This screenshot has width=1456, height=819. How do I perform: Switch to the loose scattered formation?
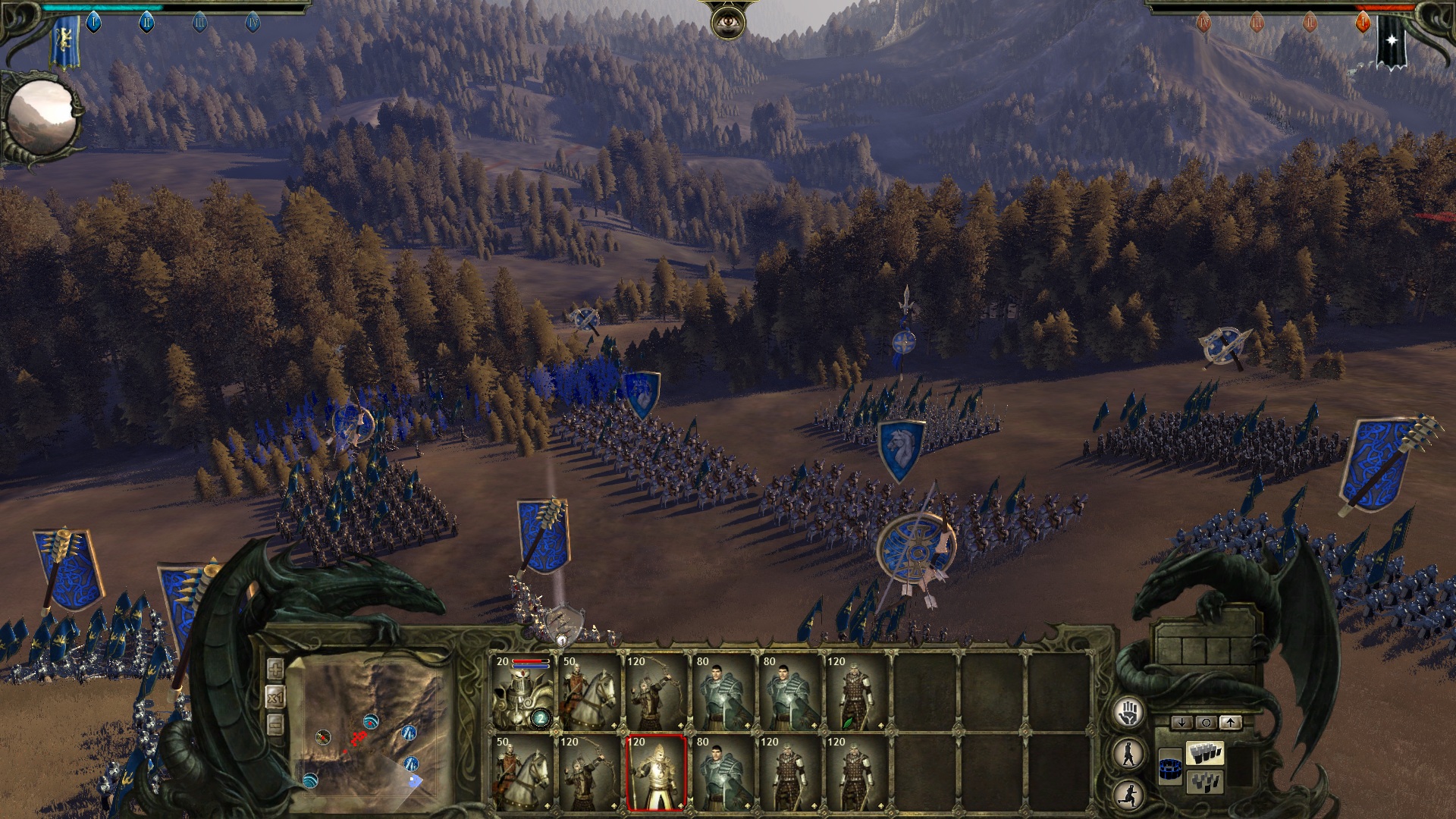pyautogui.click(x=1205, y=782)
